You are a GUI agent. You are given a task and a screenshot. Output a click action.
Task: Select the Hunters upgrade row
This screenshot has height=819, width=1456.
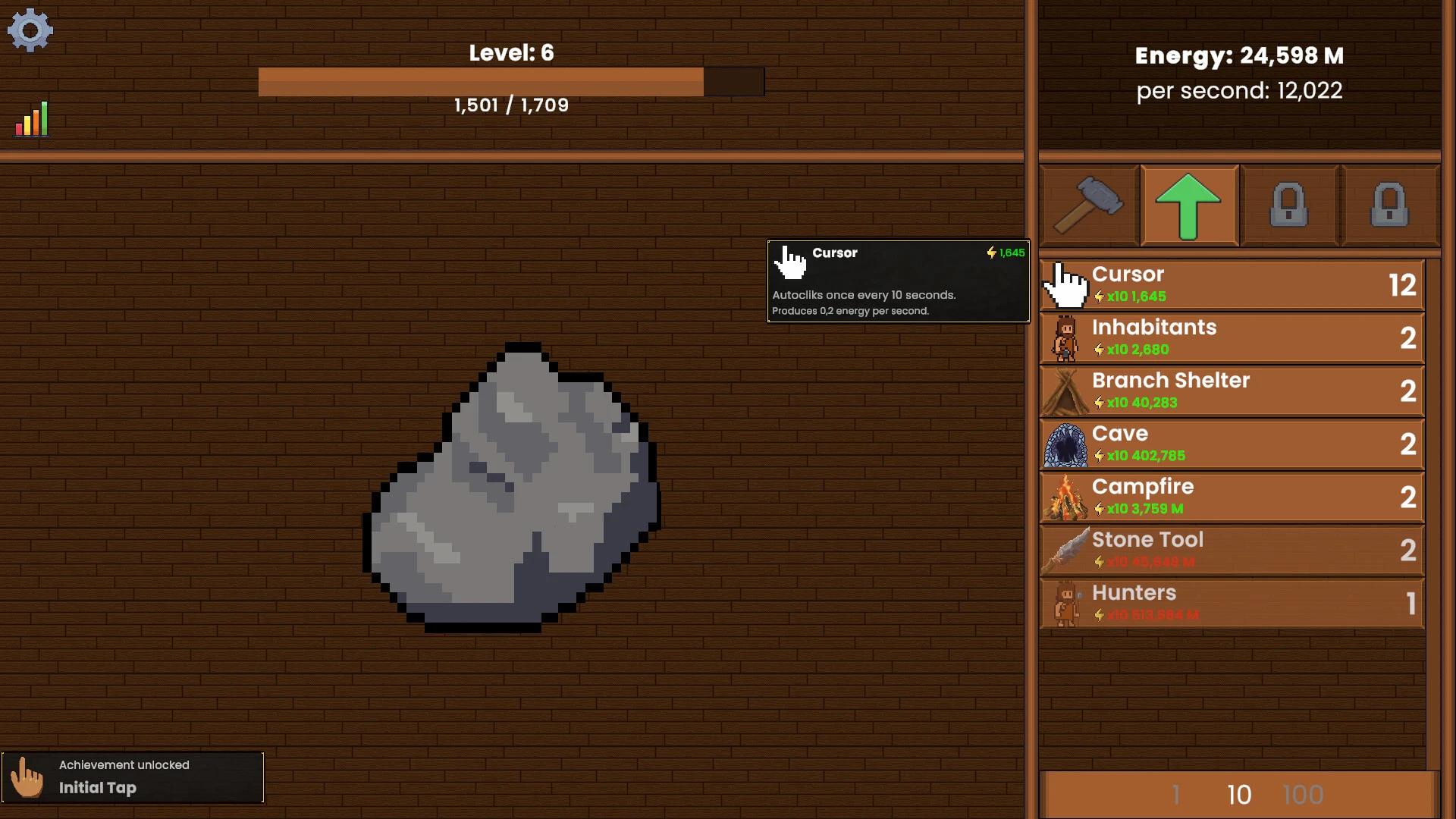click(1228, 604)
